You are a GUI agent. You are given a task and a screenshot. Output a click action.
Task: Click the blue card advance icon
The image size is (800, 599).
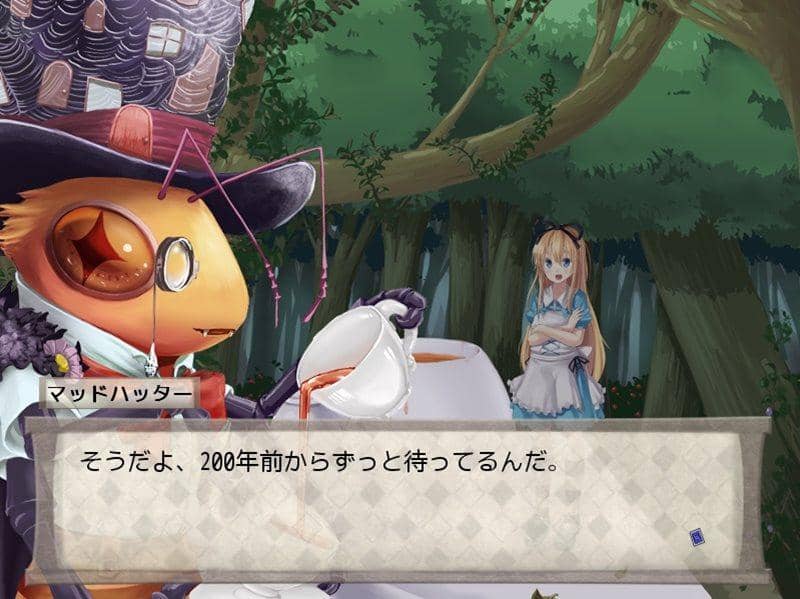coord(697,539)
